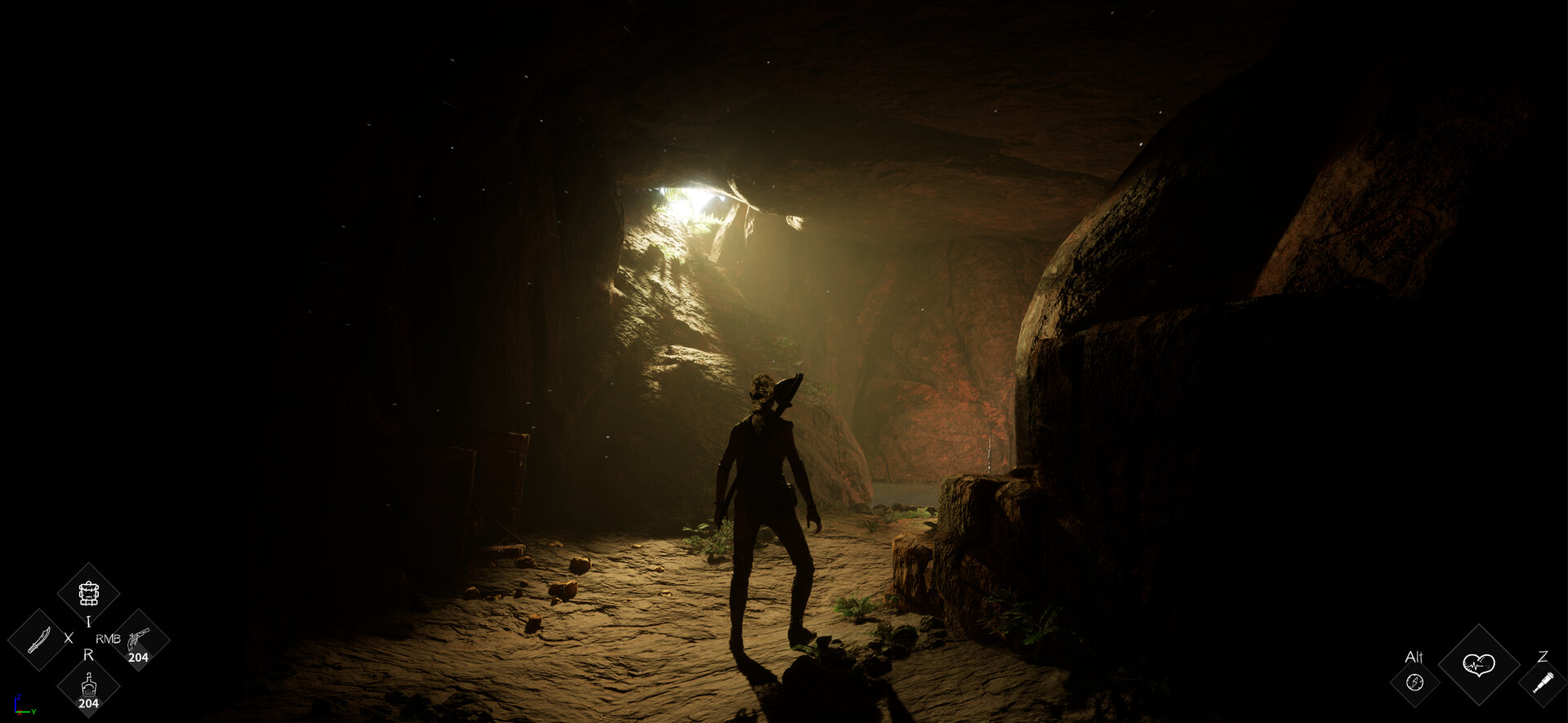Click the R keybind label
Image resolution: width=1568 pixels, height=723 pixels.
click(x=89, y=655)
